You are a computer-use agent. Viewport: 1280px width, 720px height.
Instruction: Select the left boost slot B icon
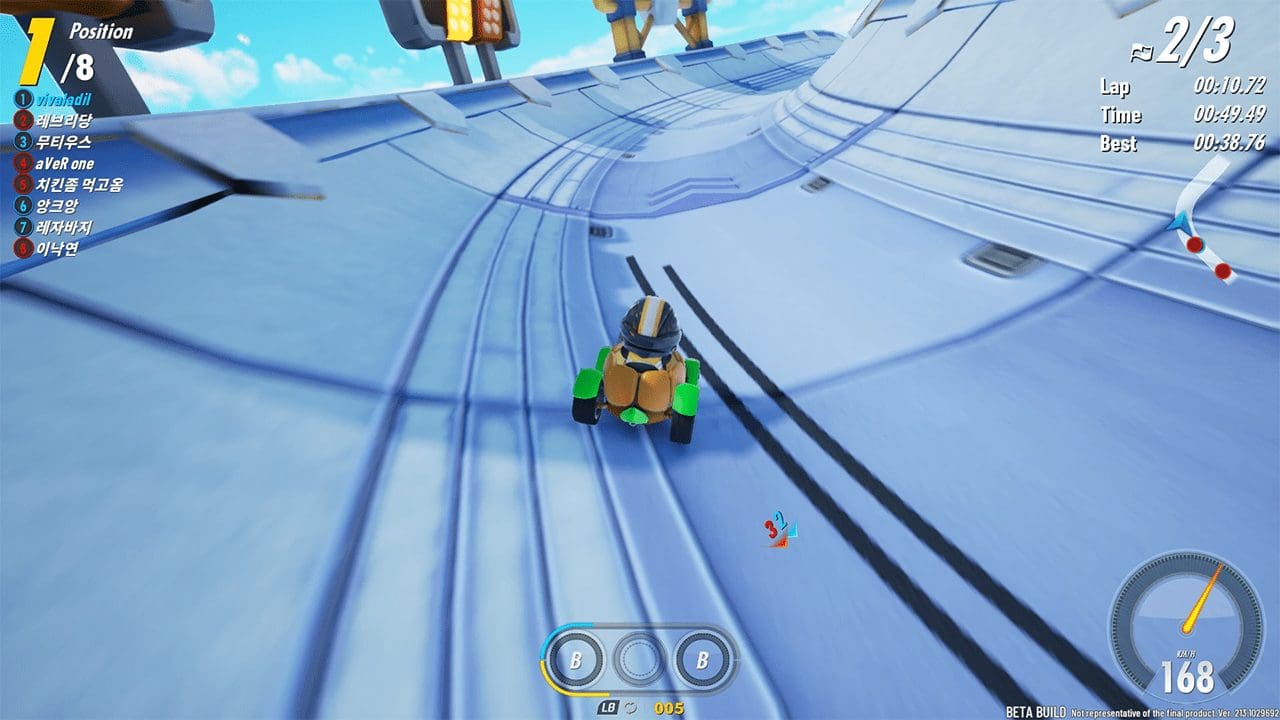click(x=576, y=659)
